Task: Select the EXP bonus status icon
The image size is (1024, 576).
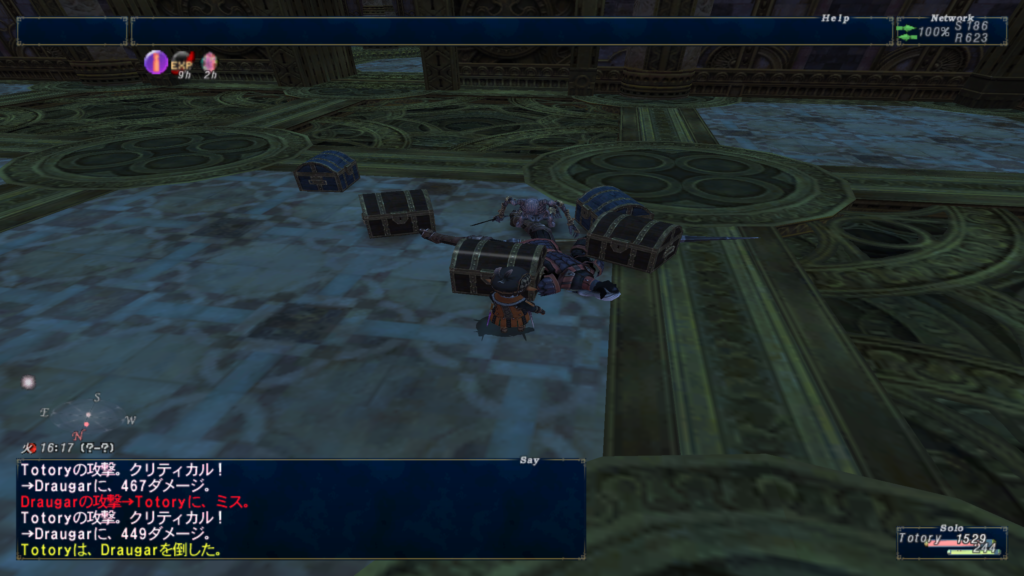Action: coord(182,63)
